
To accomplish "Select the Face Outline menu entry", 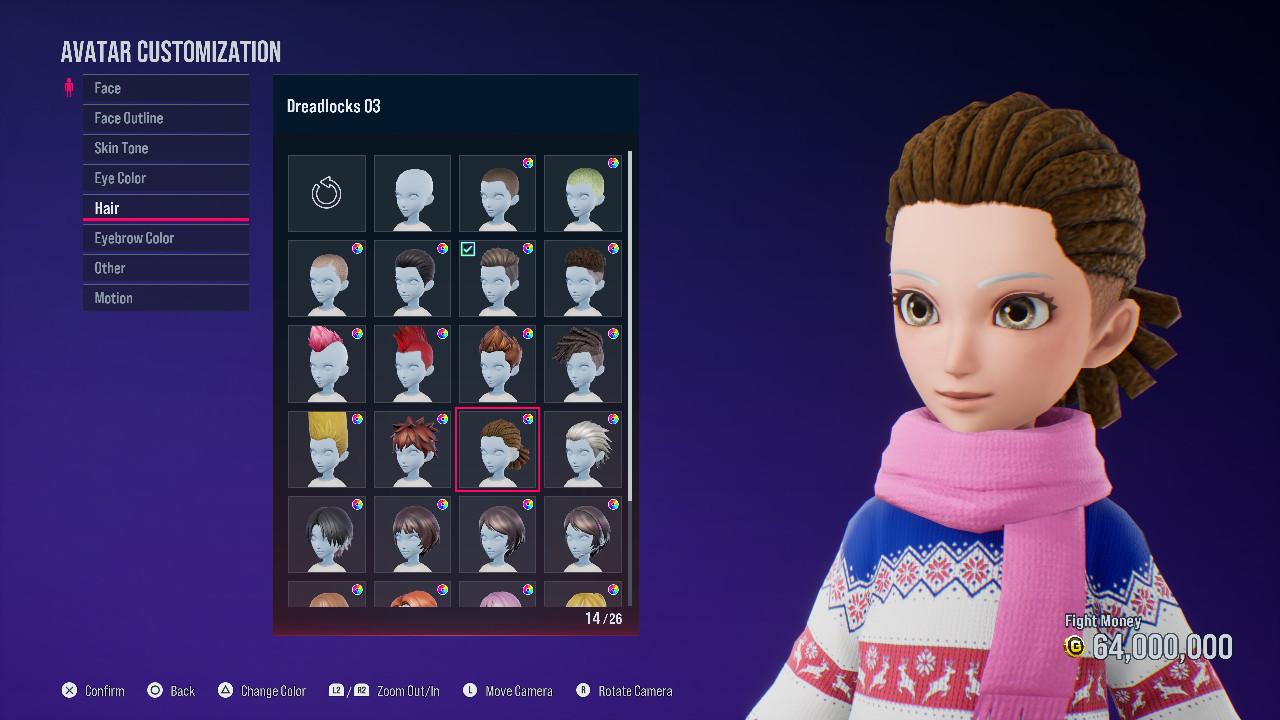I will [165, 118].
